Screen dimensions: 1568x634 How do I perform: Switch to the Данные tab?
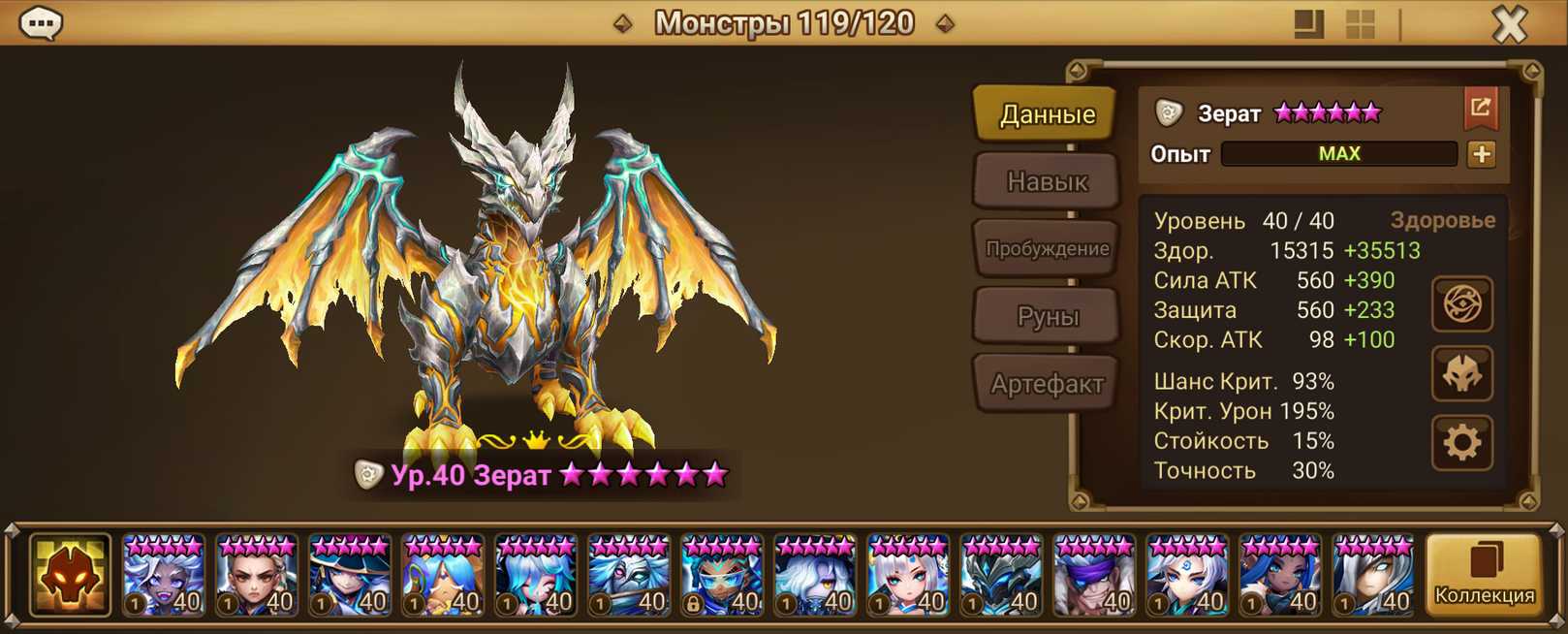tap(1047, 114)
